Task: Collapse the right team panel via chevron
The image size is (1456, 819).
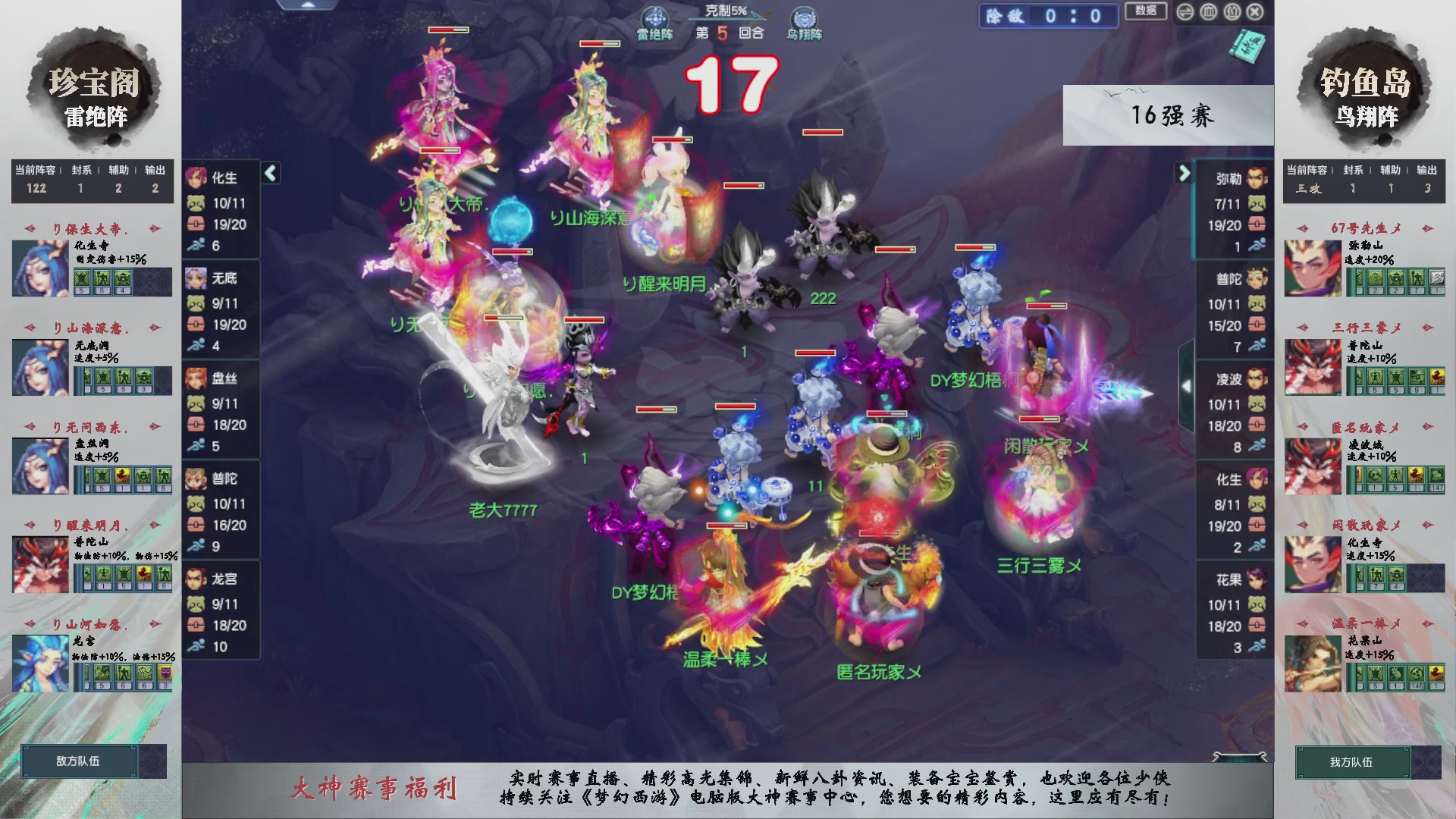Action: coord(1184,173)
